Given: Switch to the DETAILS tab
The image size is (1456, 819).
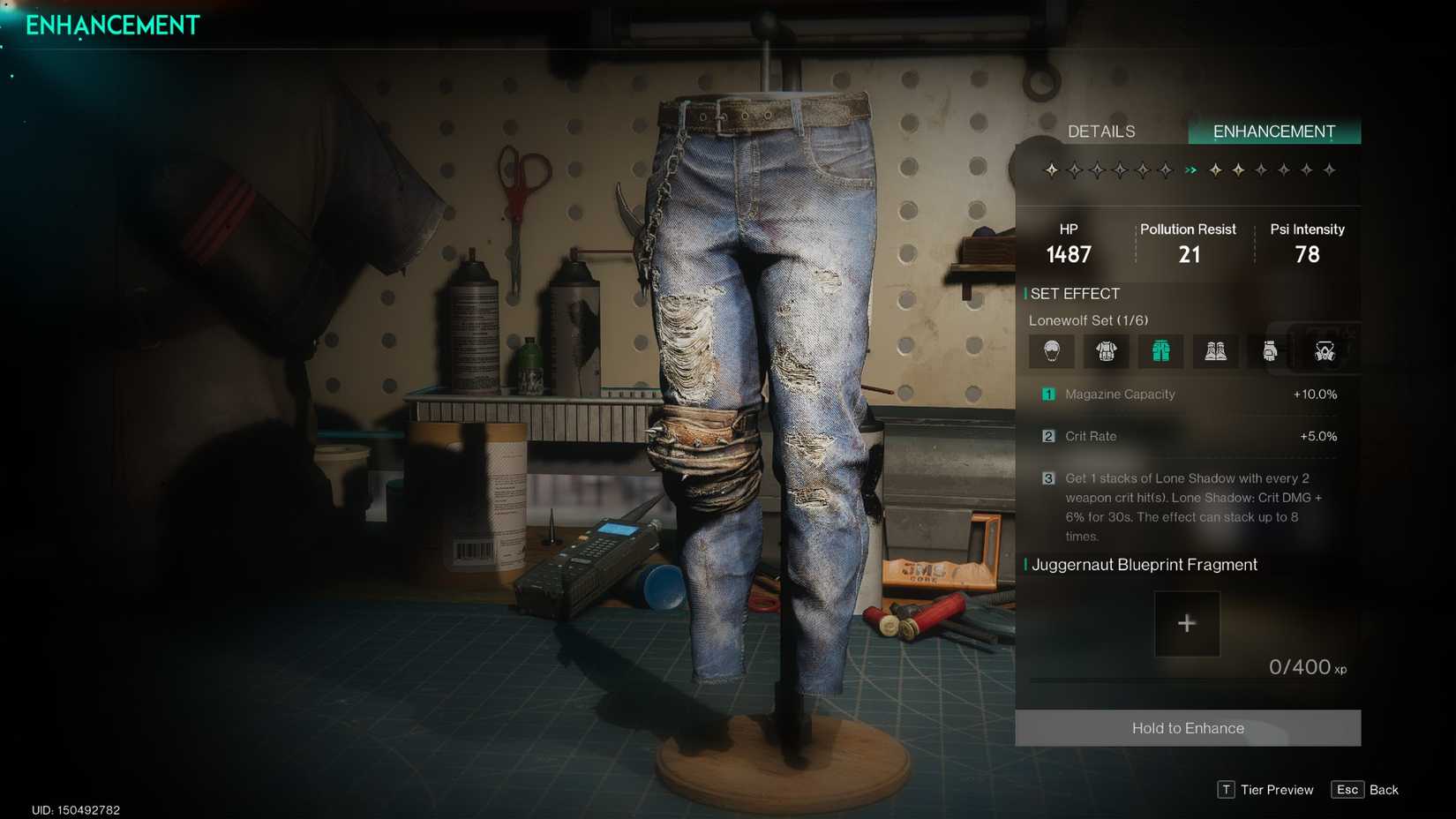Looking at the screenshot, I should (x=1101, y=131).
